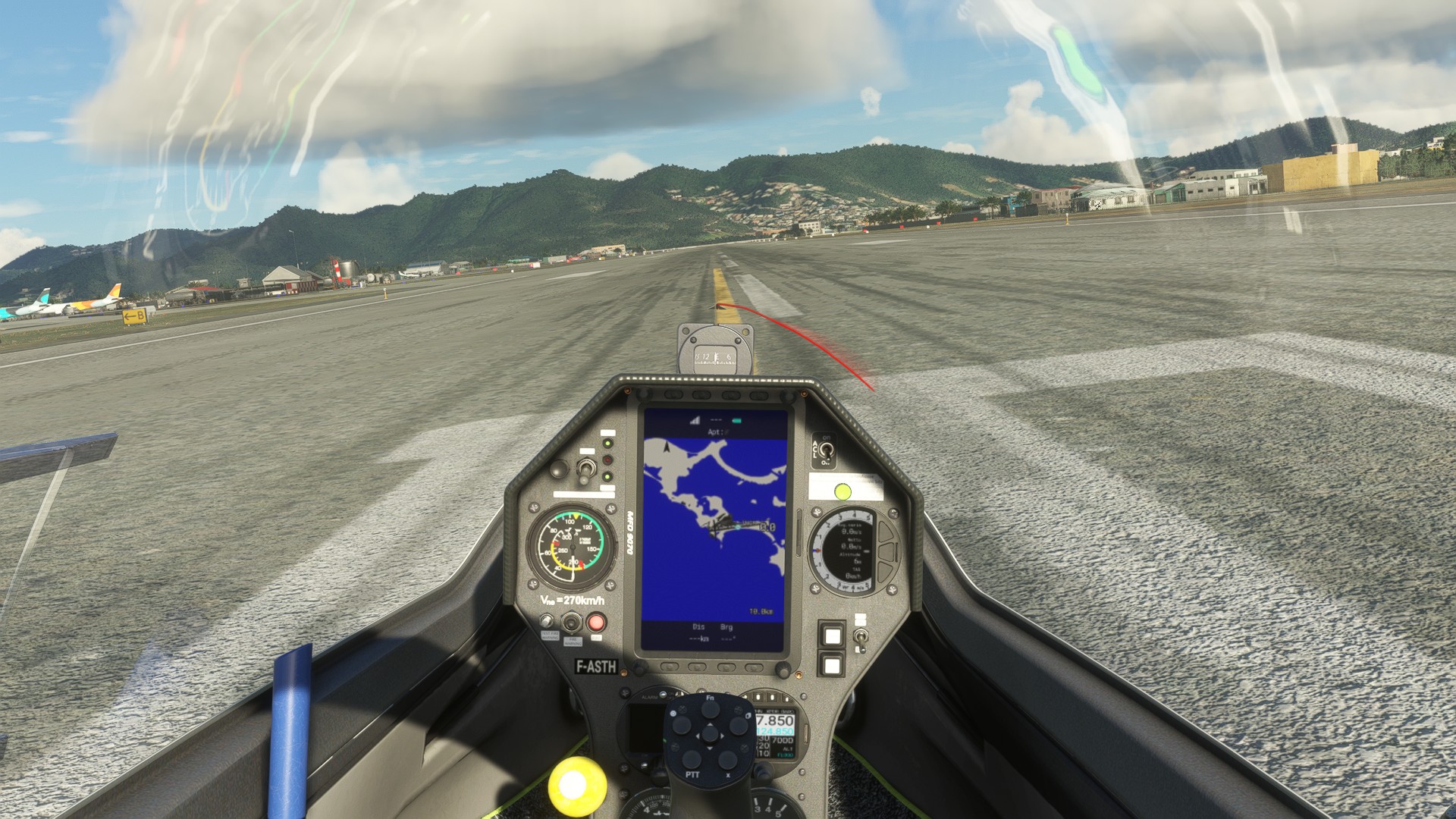This screenshot has width=1456, height=819.
Task: Push the red button beside fire warning
Action: tap(596, 623)
